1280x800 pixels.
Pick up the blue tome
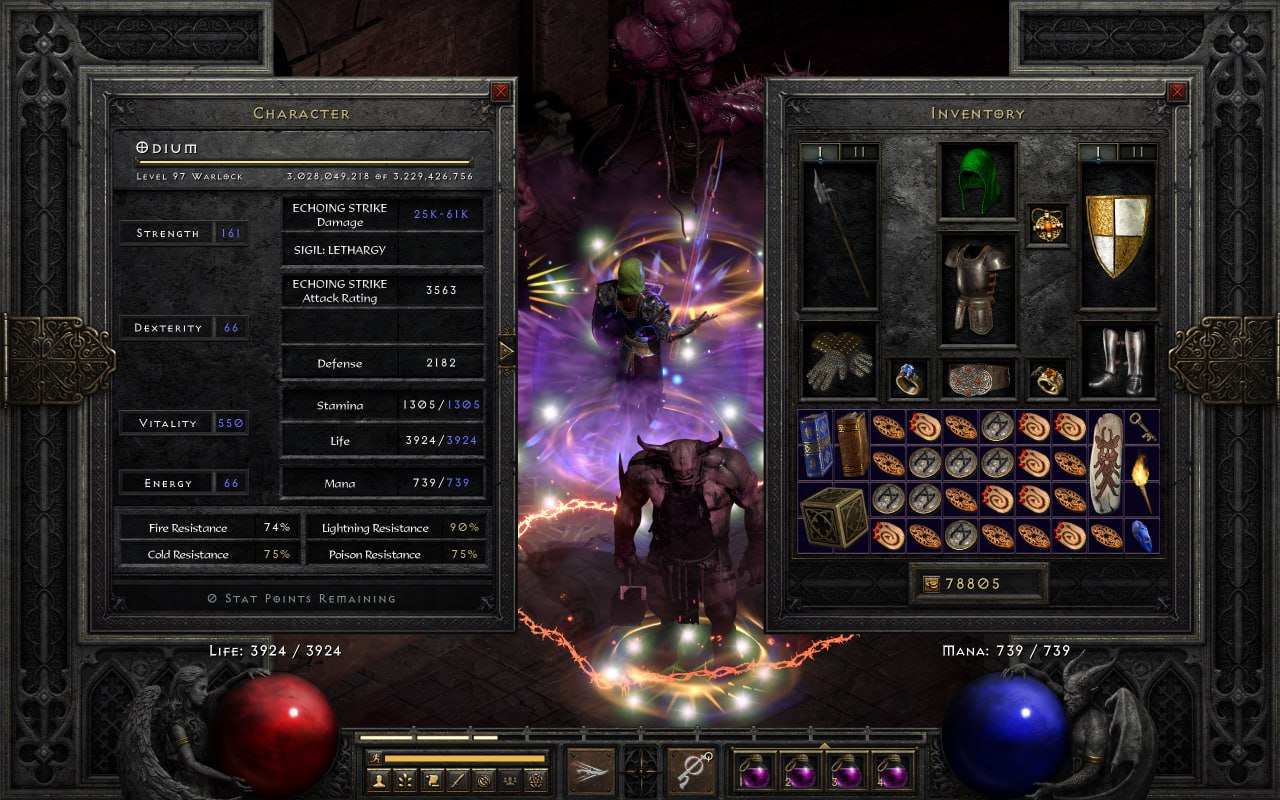coord(816,443)
